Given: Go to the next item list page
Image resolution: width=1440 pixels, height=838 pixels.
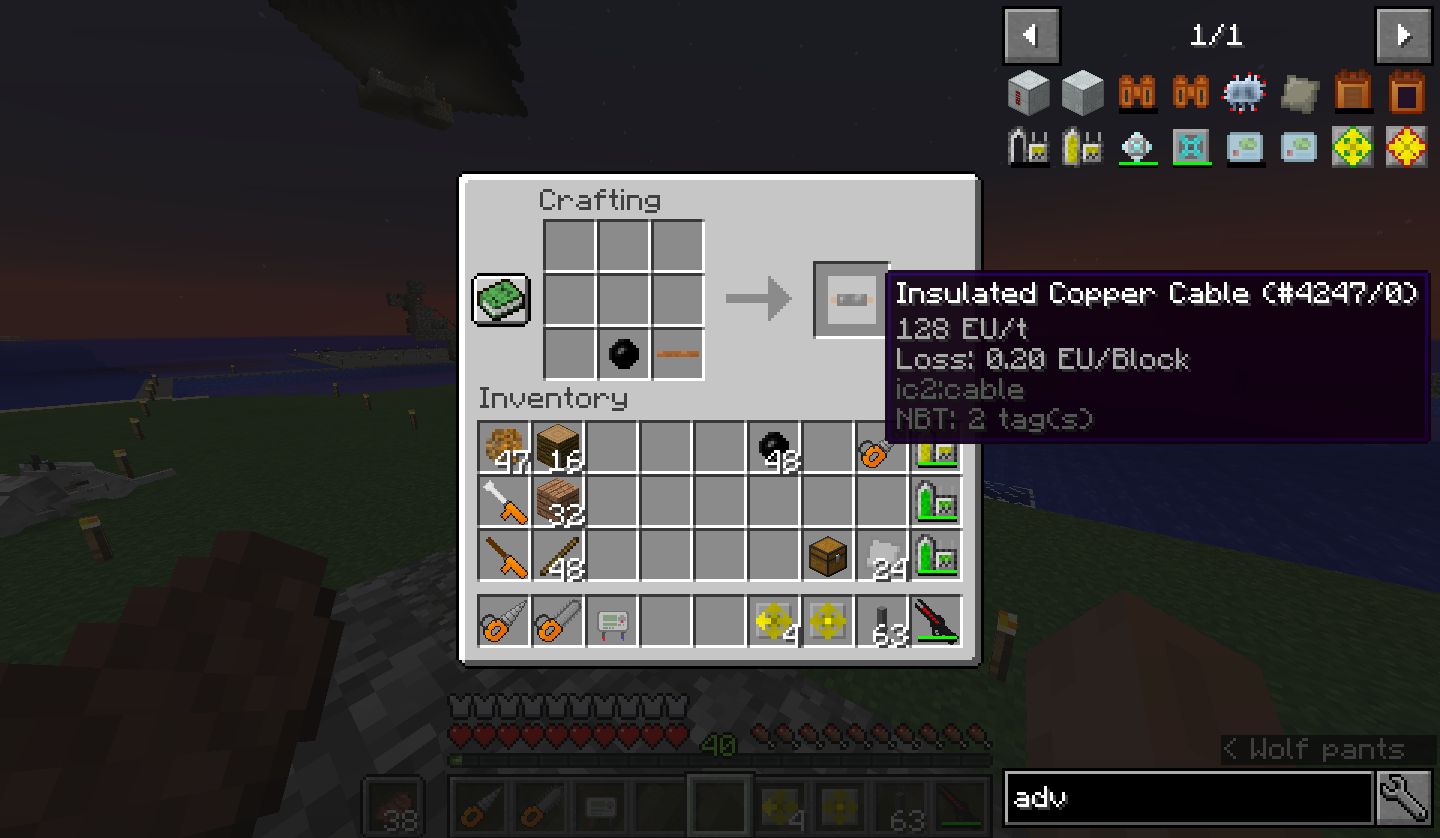Looking at the screenshot, I should pyautogui.click(x=1403, y=36).
